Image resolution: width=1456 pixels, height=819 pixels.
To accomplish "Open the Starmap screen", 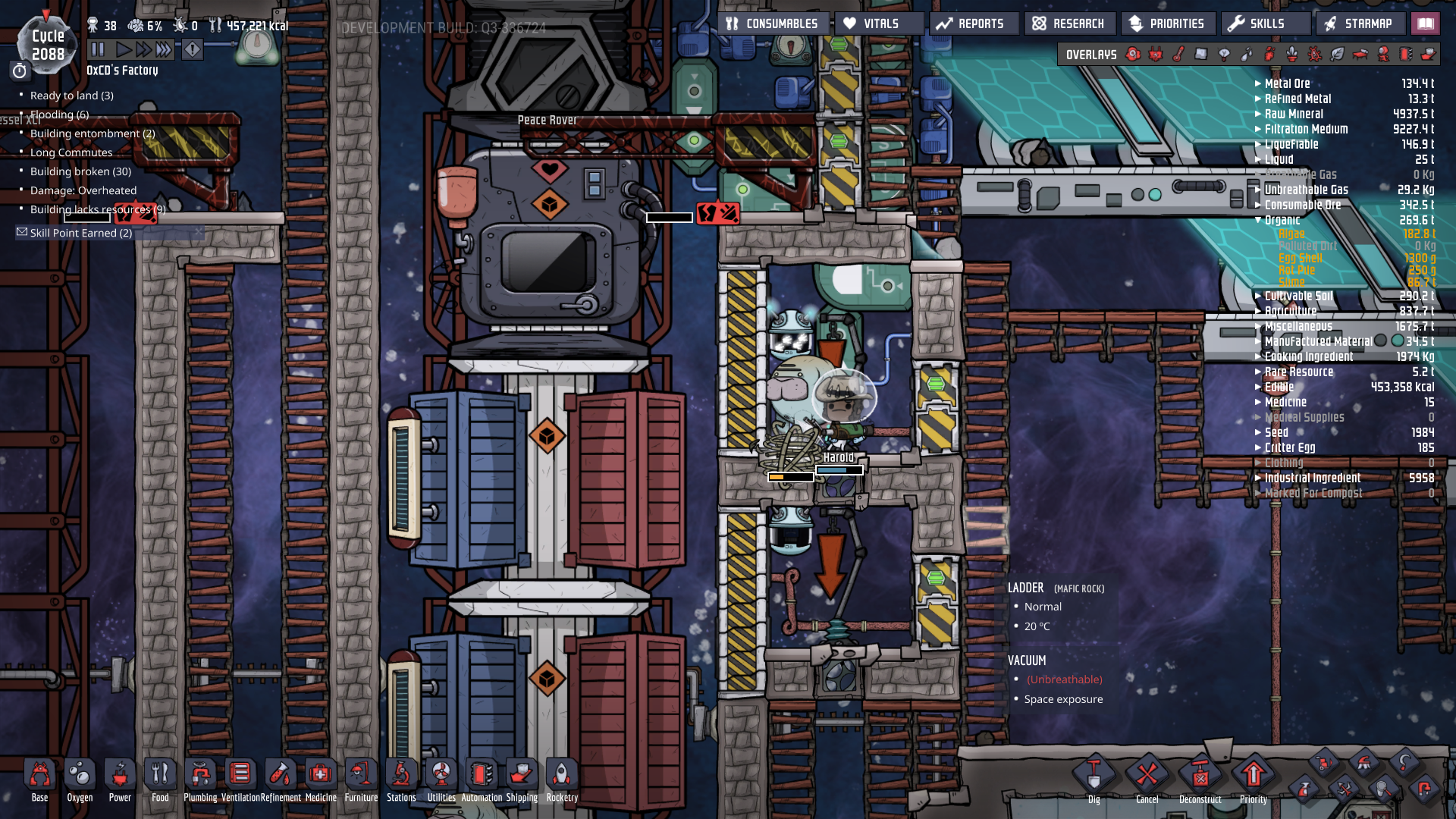I will pos(1360,23).
